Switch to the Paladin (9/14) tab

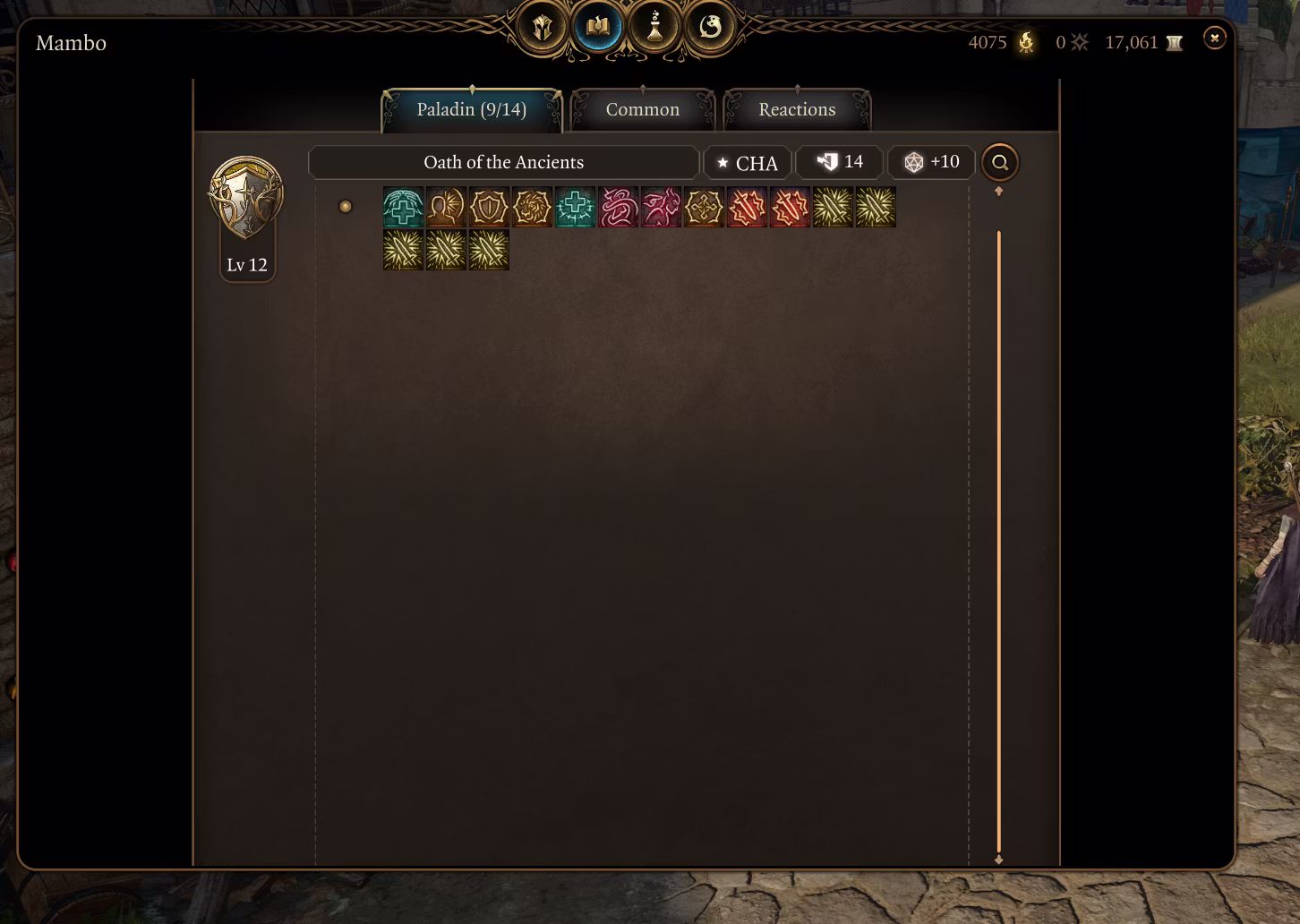tap(472, 110)
